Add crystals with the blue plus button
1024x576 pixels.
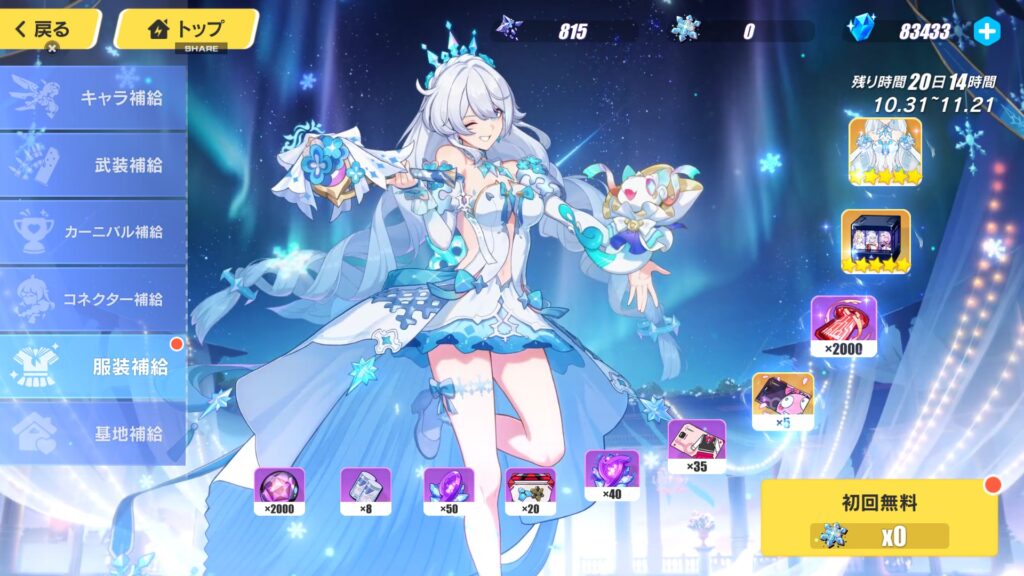pos(986,31)
